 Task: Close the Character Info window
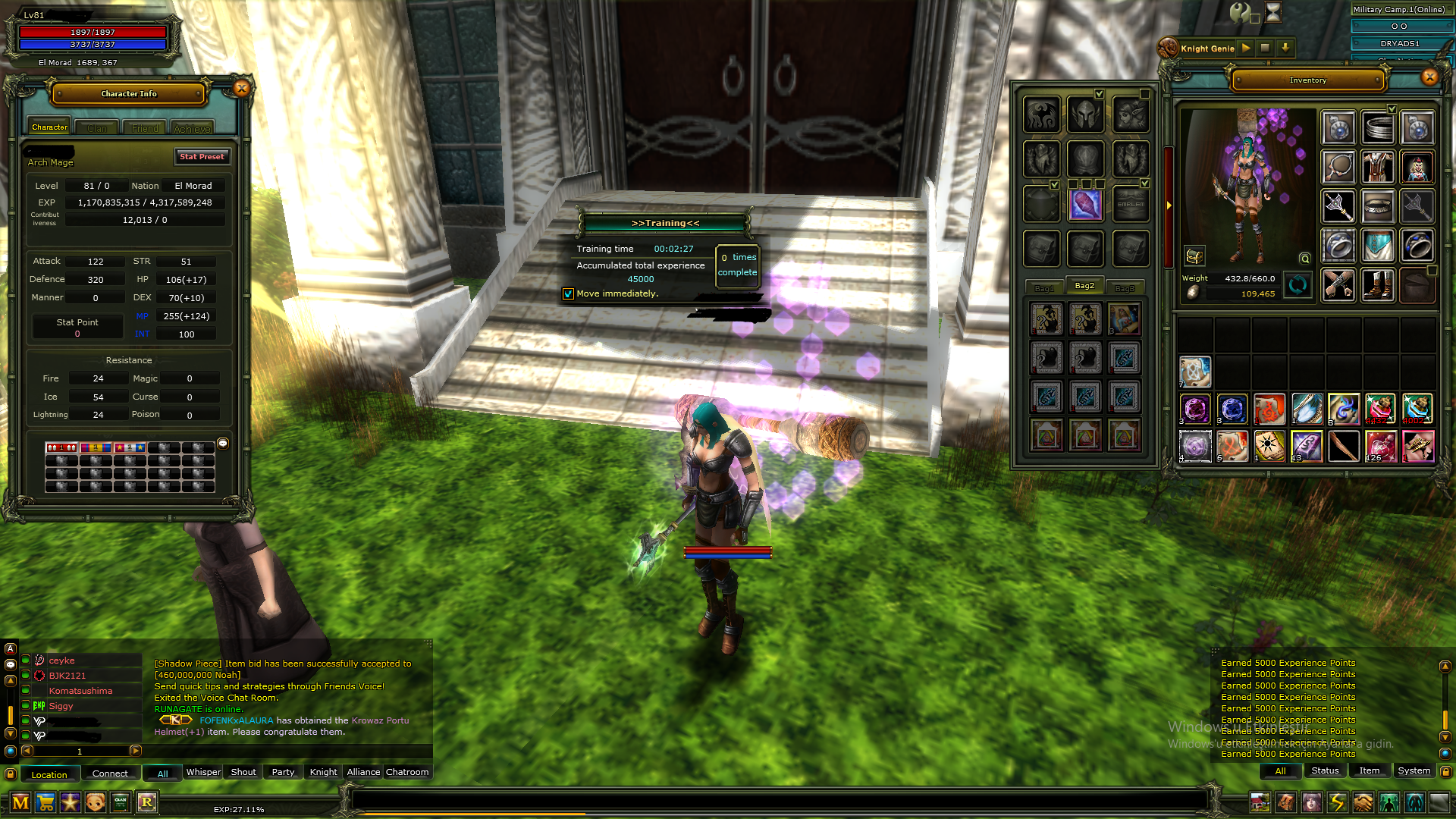click(241, 88)
